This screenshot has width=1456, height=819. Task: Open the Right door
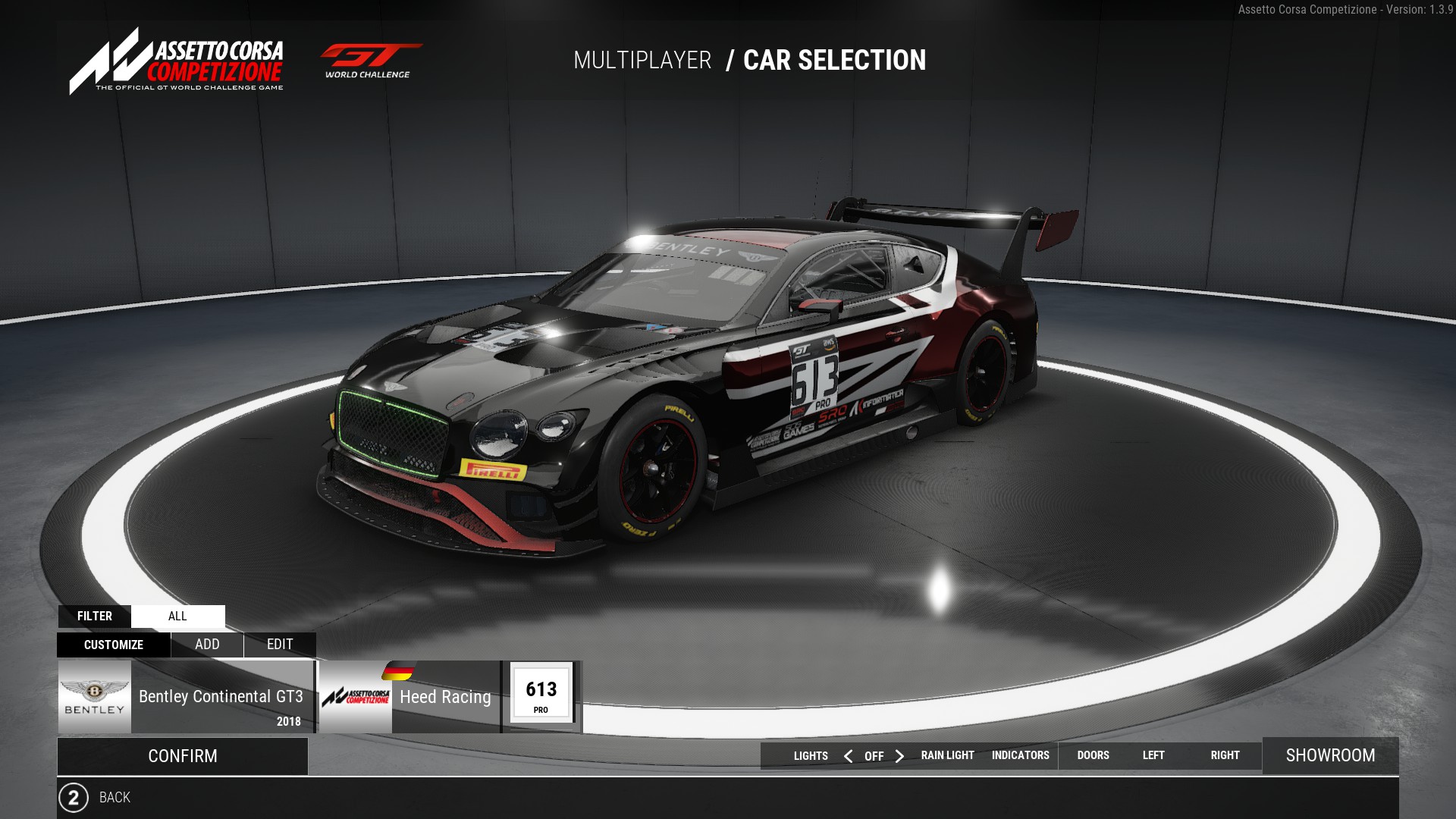tap(1225, 755)
